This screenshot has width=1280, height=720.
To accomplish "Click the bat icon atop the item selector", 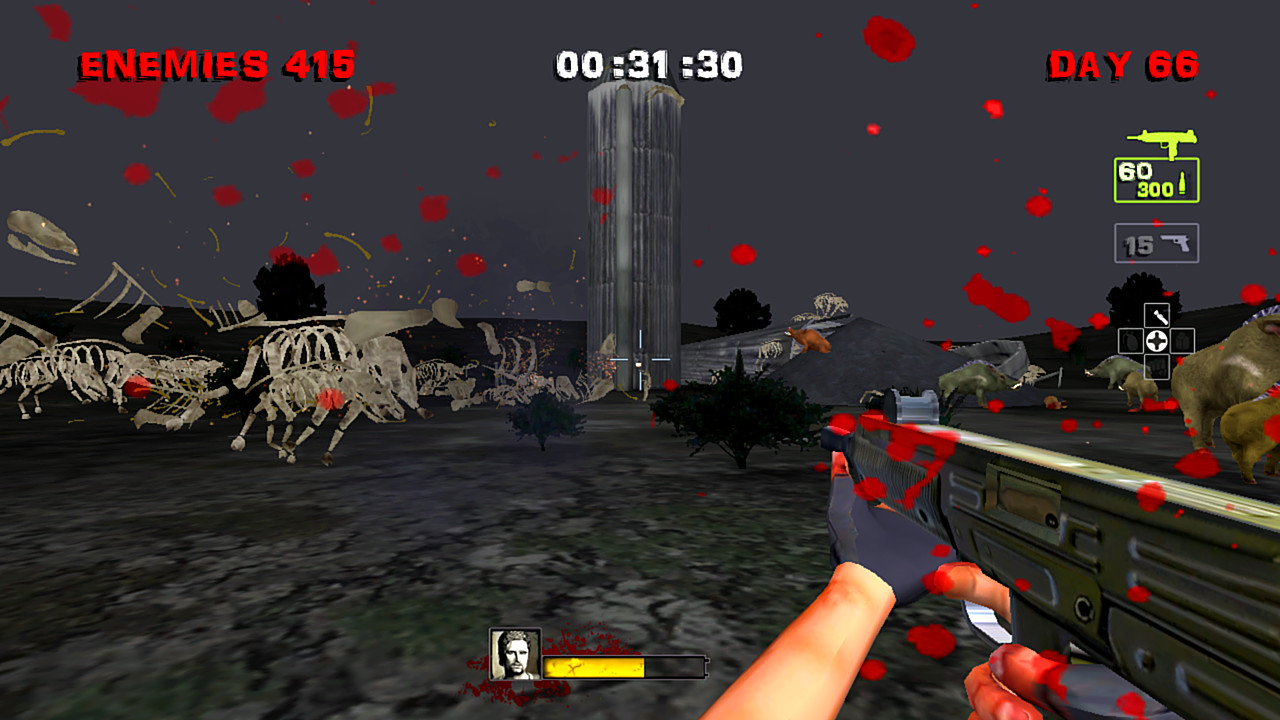I will point(1157,314).
